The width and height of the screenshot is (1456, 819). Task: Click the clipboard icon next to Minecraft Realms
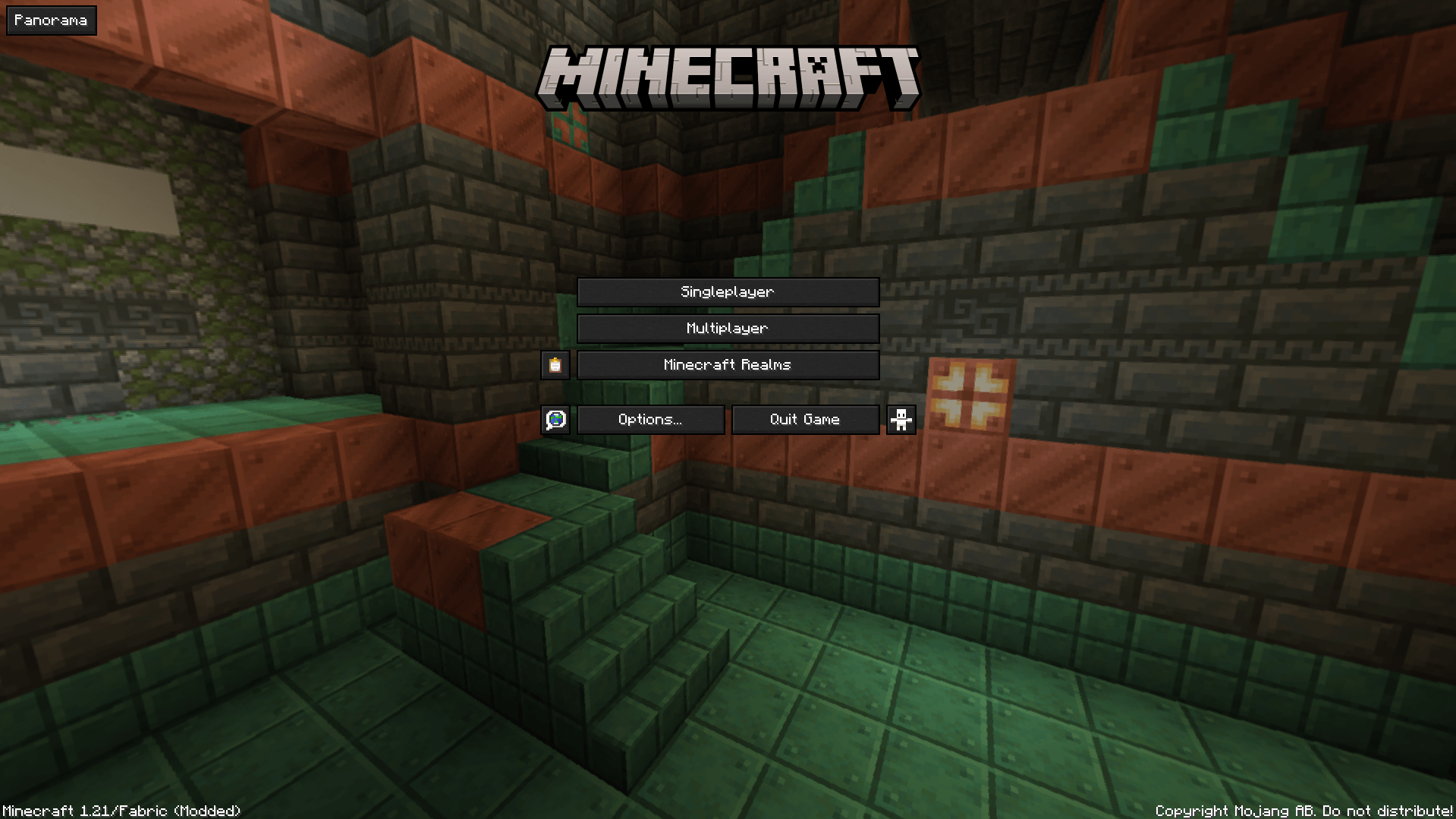(555, 364)
